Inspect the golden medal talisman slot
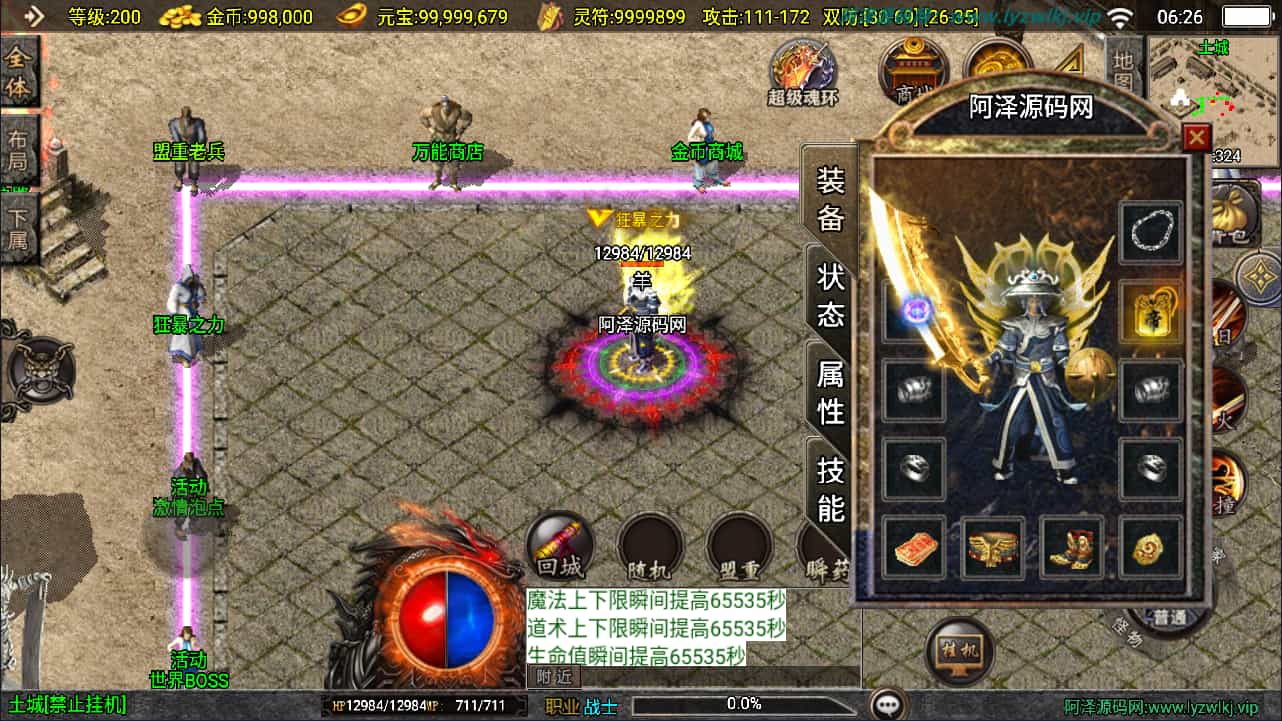Screen dimensions: 1282x721 (1151, 311)
